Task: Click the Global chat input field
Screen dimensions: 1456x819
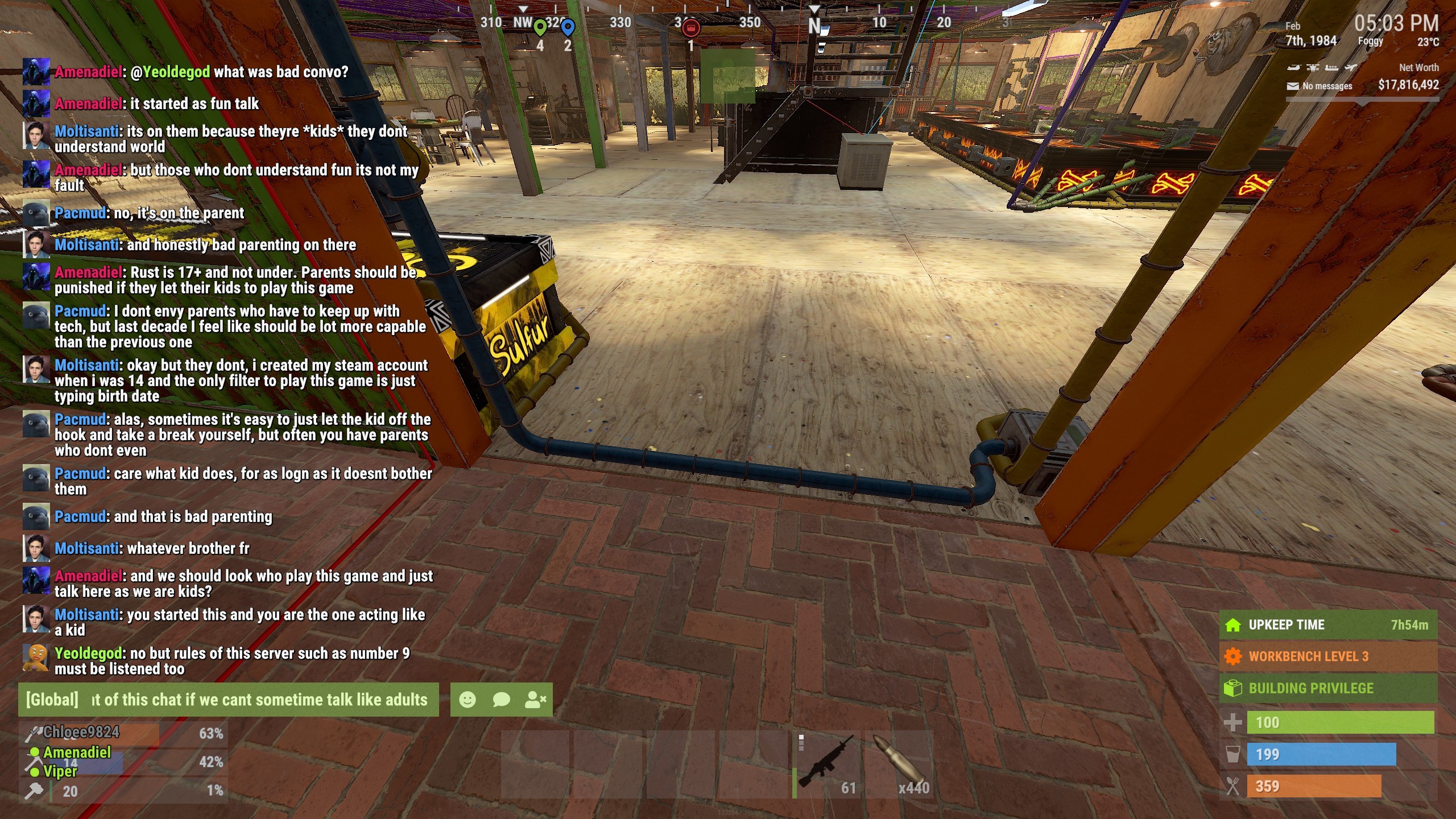Action: point(259,700)
